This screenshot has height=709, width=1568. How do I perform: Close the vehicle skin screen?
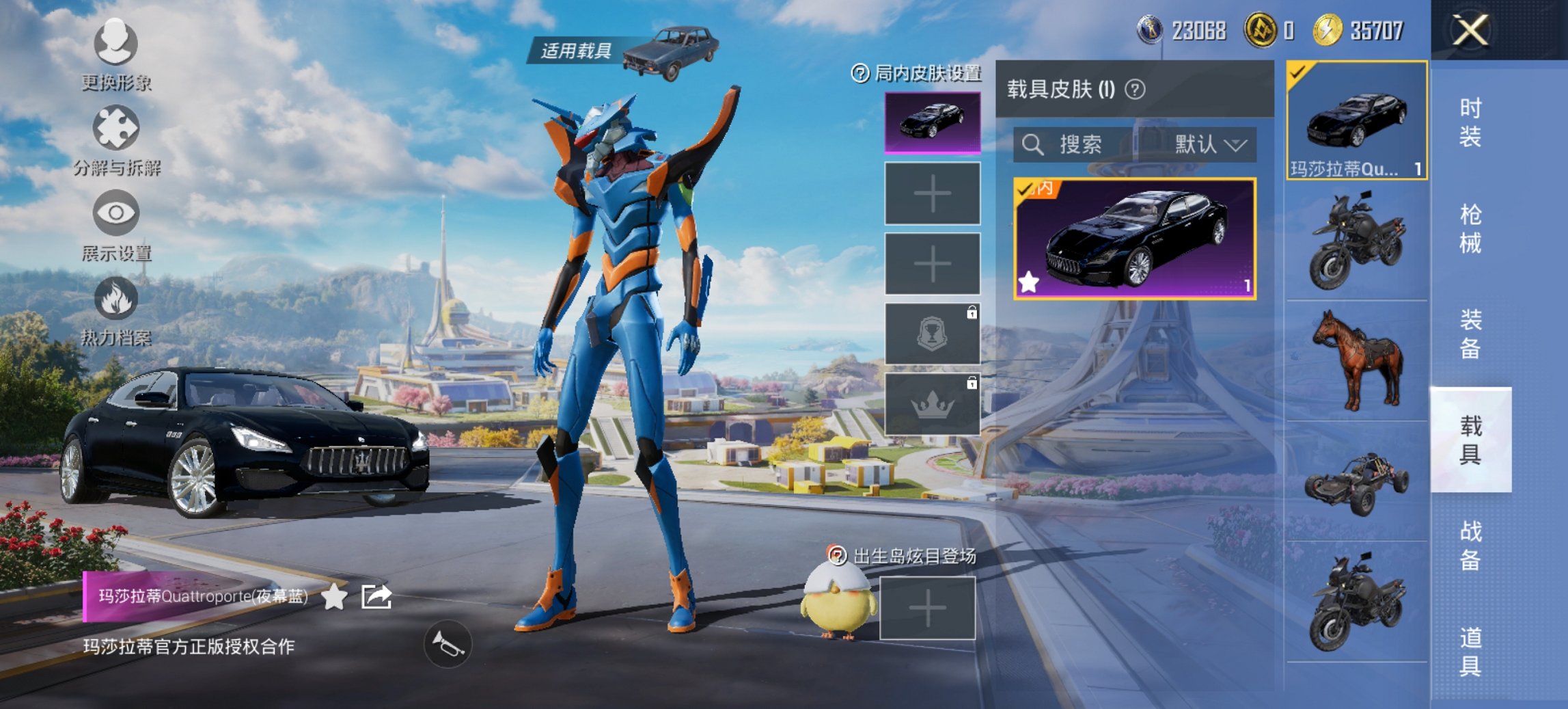click(x=1470, y=31)
